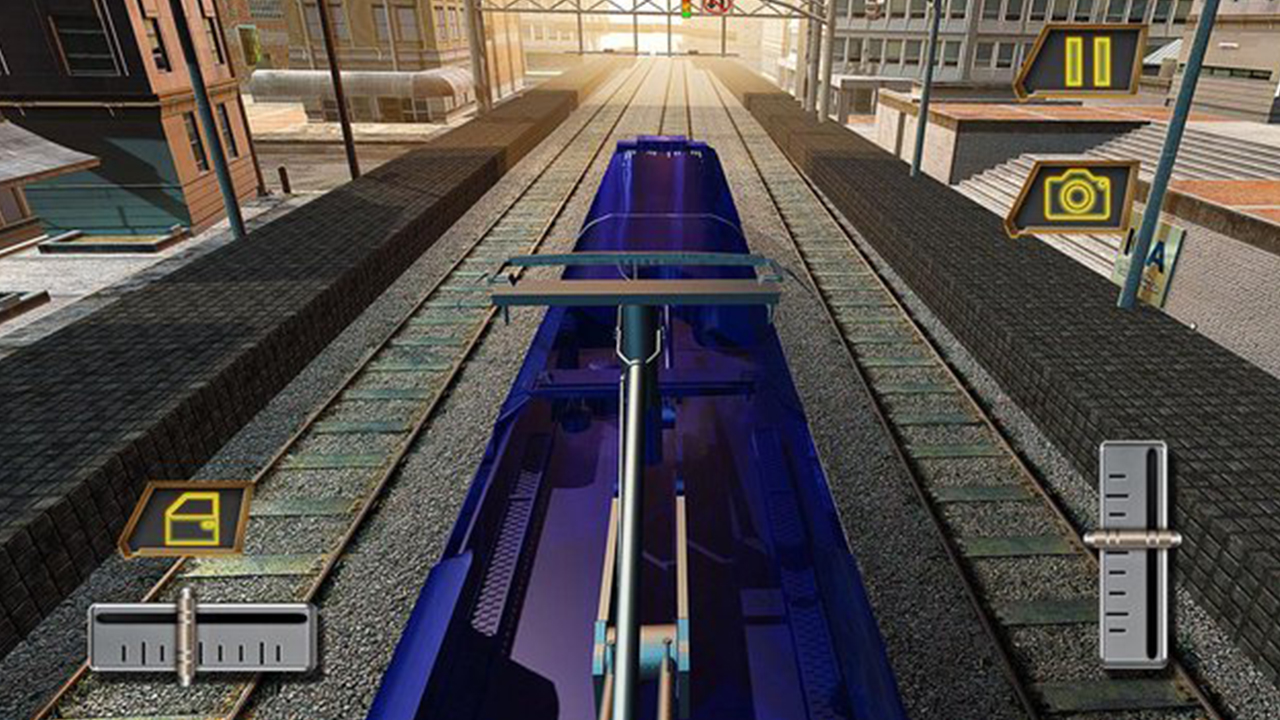
Task: Click the no-entry sign on the gantry
Action: (x=713, y=5)
